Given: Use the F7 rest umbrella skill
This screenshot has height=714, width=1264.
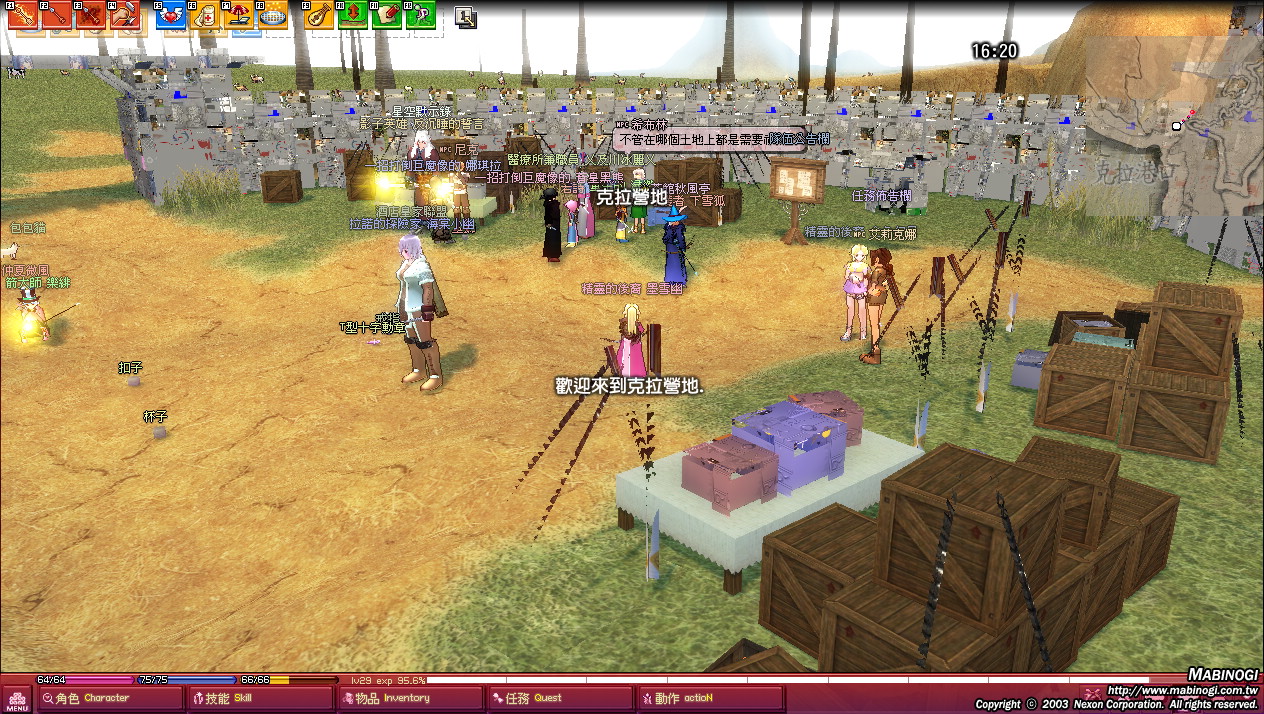Looking at the screenshot, I should point(240,15).
